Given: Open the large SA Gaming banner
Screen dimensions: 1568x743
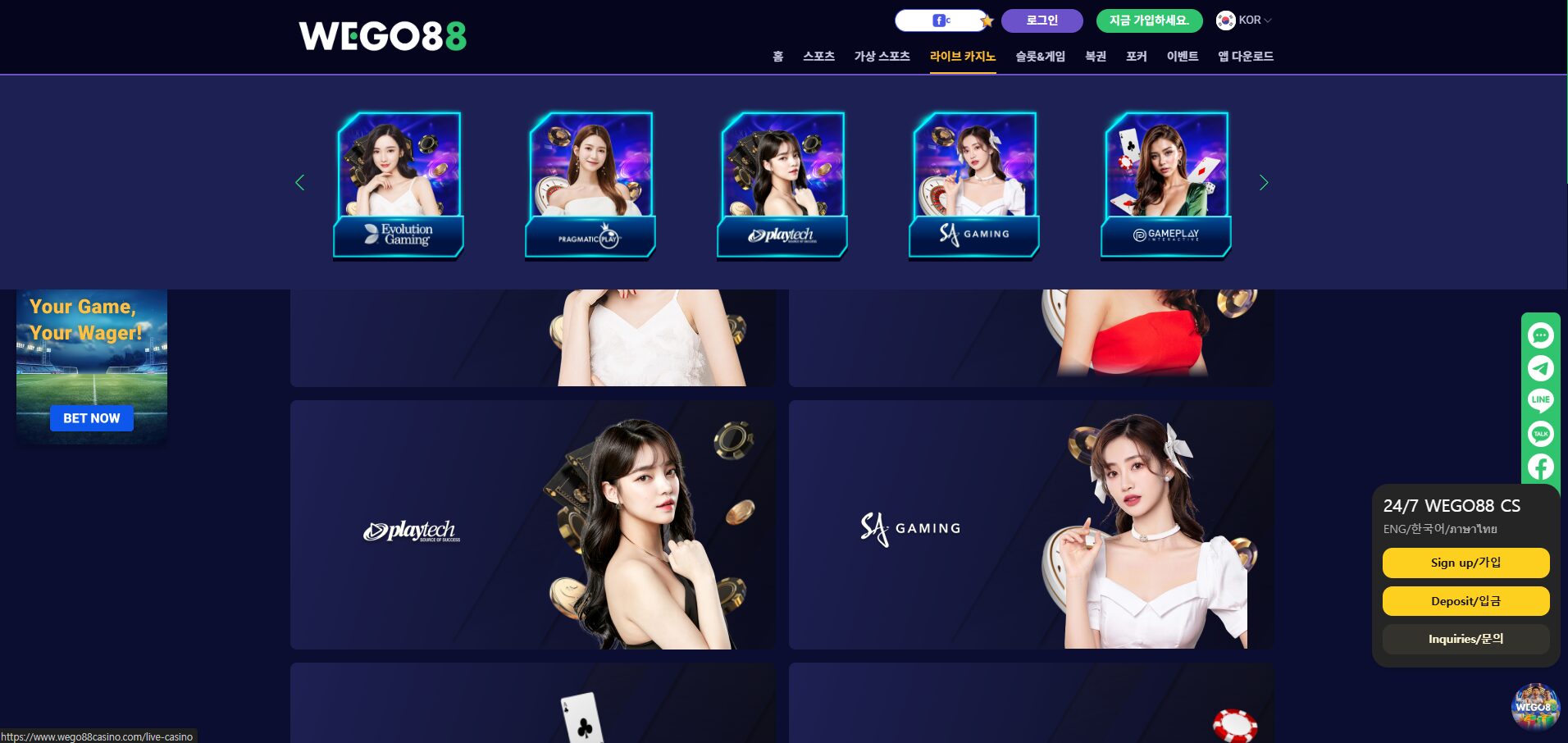Looking at the screenshot, I should (x=1031, y=525).
